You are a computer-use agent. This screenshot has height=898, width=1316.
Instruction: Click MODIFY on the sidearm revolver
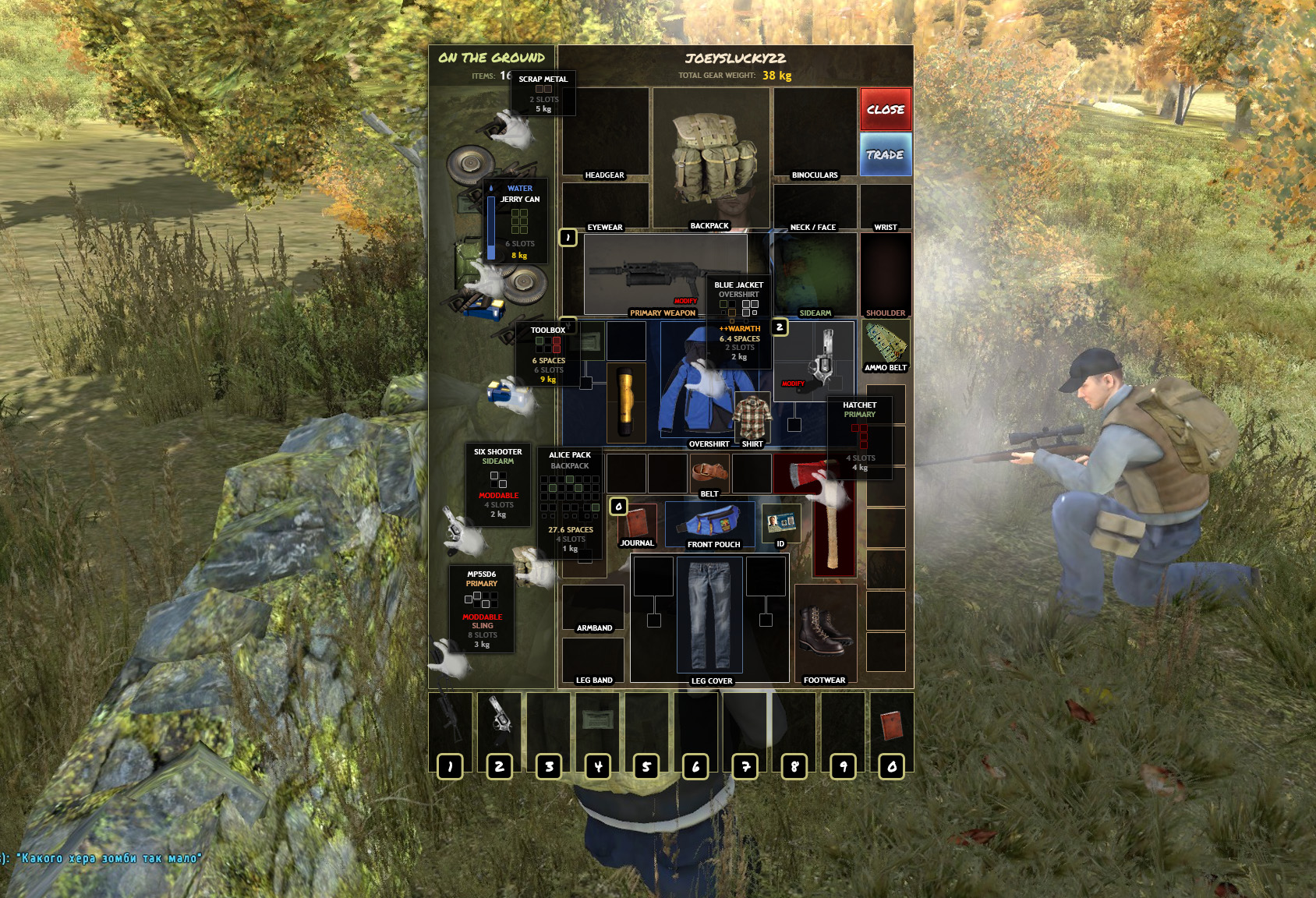click(793, 384)
